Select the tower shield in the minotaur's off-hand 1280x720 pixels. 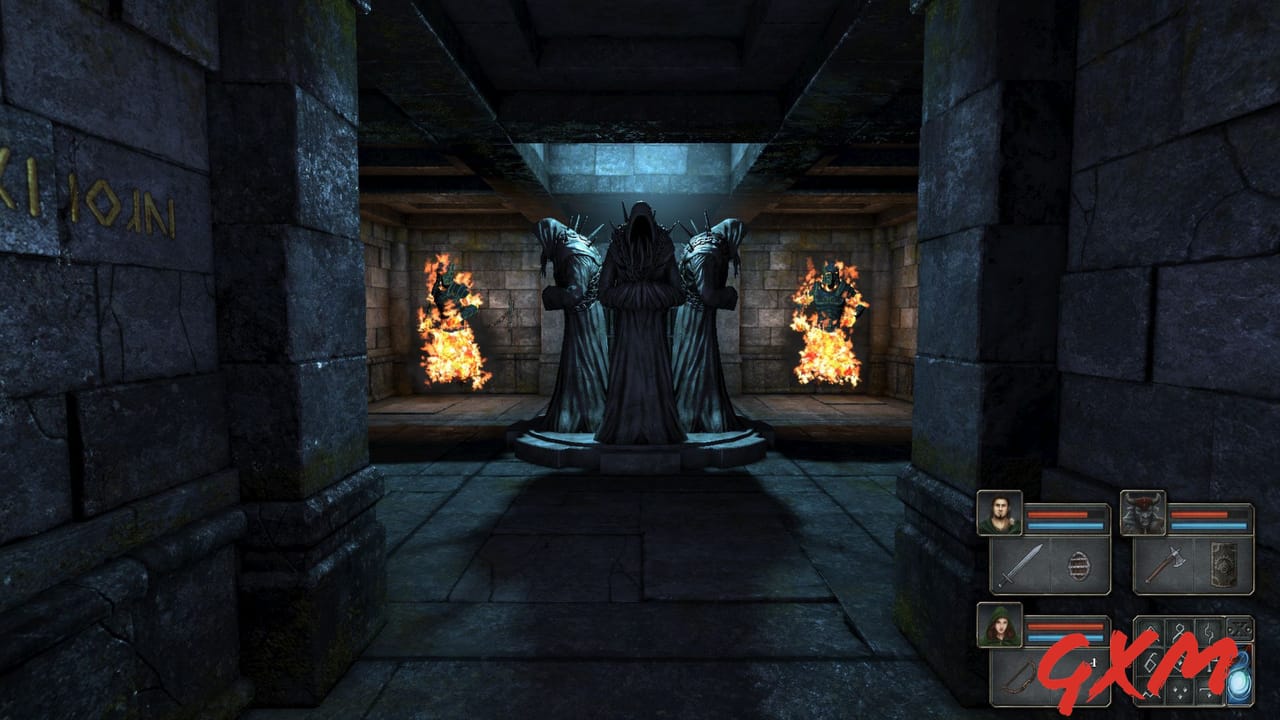click(1224, 565)
